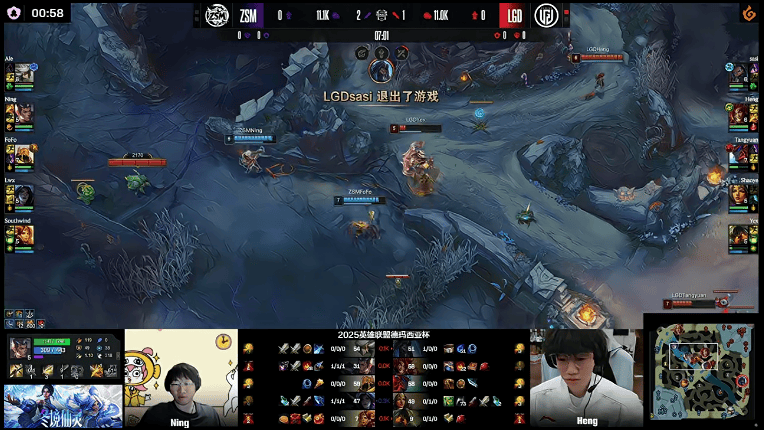Screen dimensions: 764x430
Task: Click the ZSM team logo
Action: 219,15
